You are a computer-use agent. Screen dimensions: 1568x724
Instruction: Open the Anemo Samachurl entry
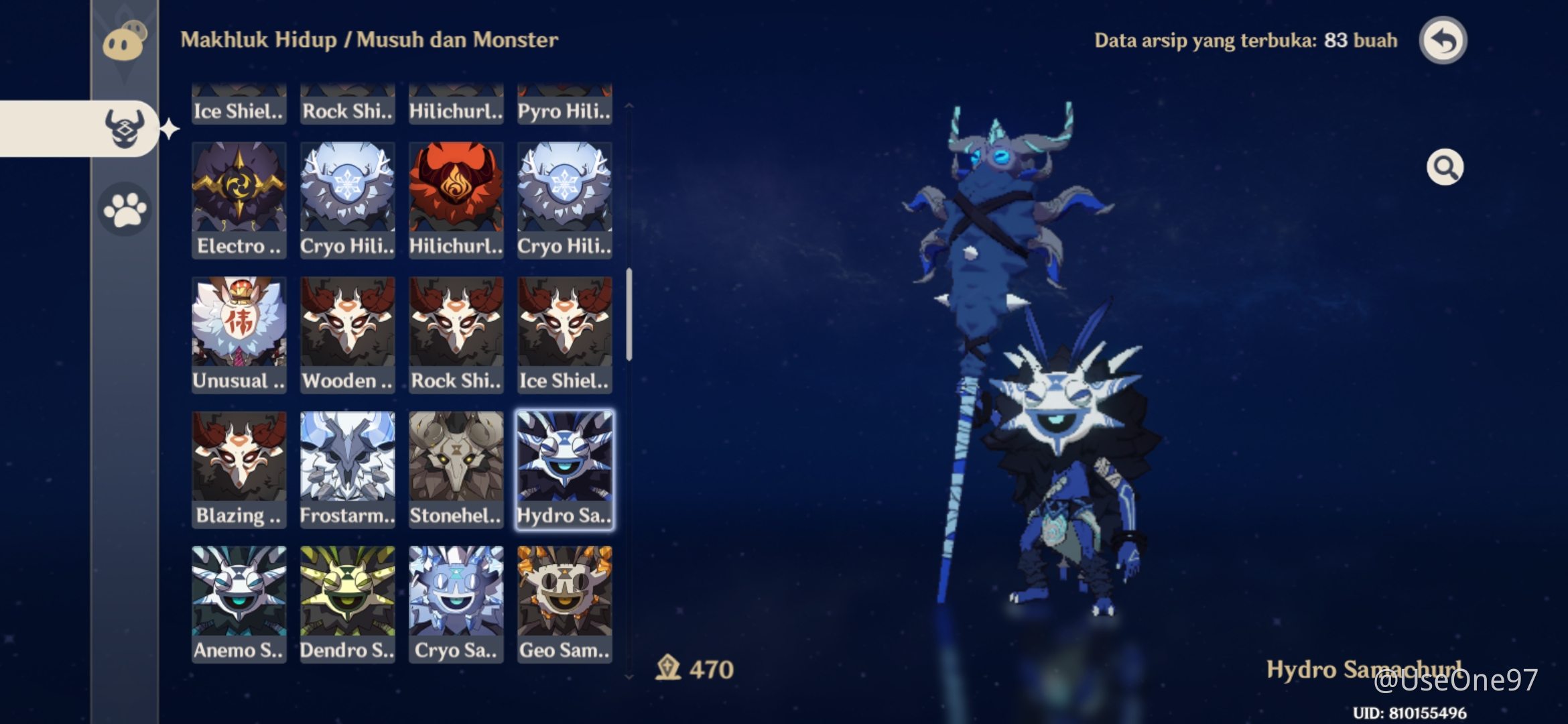click(x=239, y=604)
